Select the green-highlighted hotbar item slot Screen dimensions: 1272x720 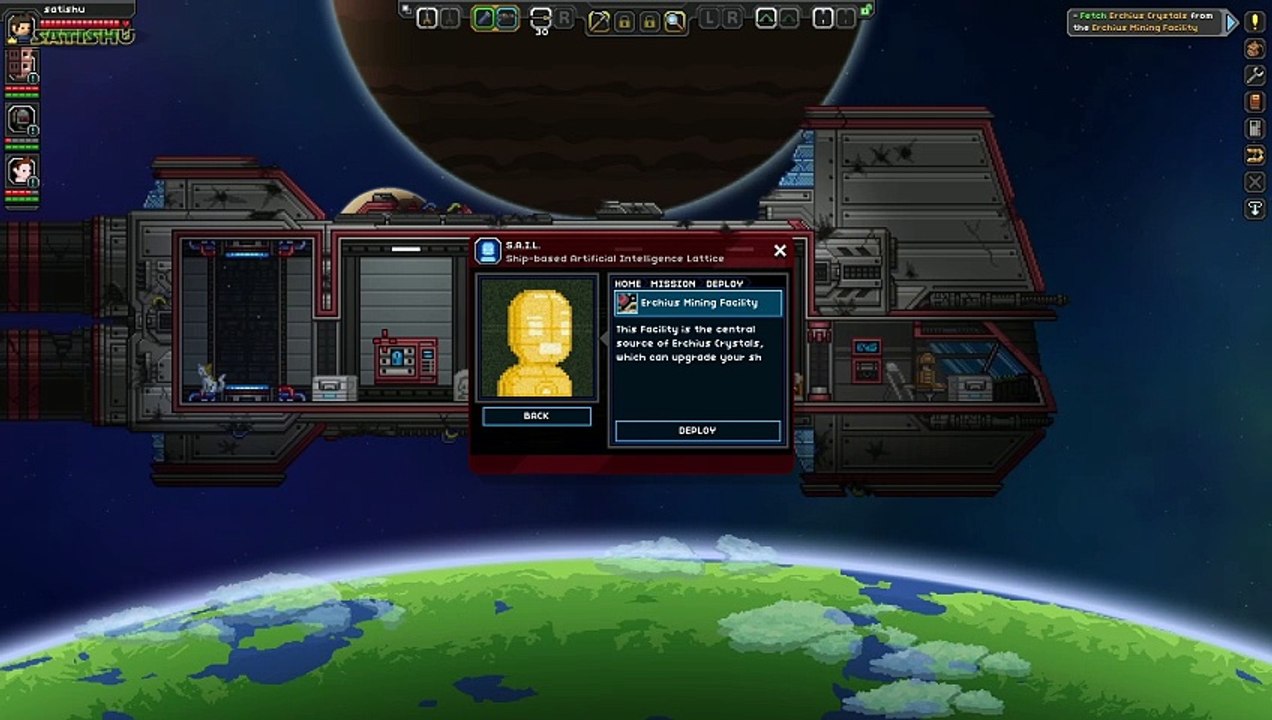tap(483, 18)
